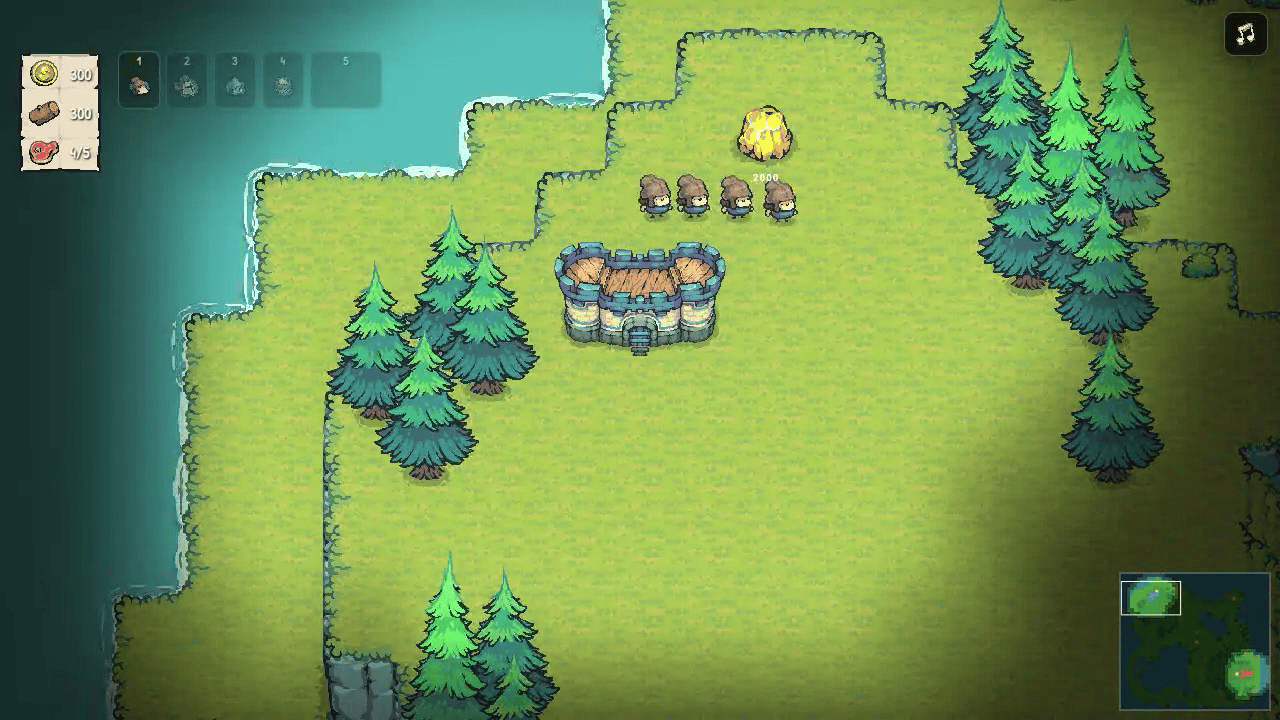Viewport: 1280px width, 720px height.
Task: Click the empty hotbar slot 5
Action: click(345, 81)
